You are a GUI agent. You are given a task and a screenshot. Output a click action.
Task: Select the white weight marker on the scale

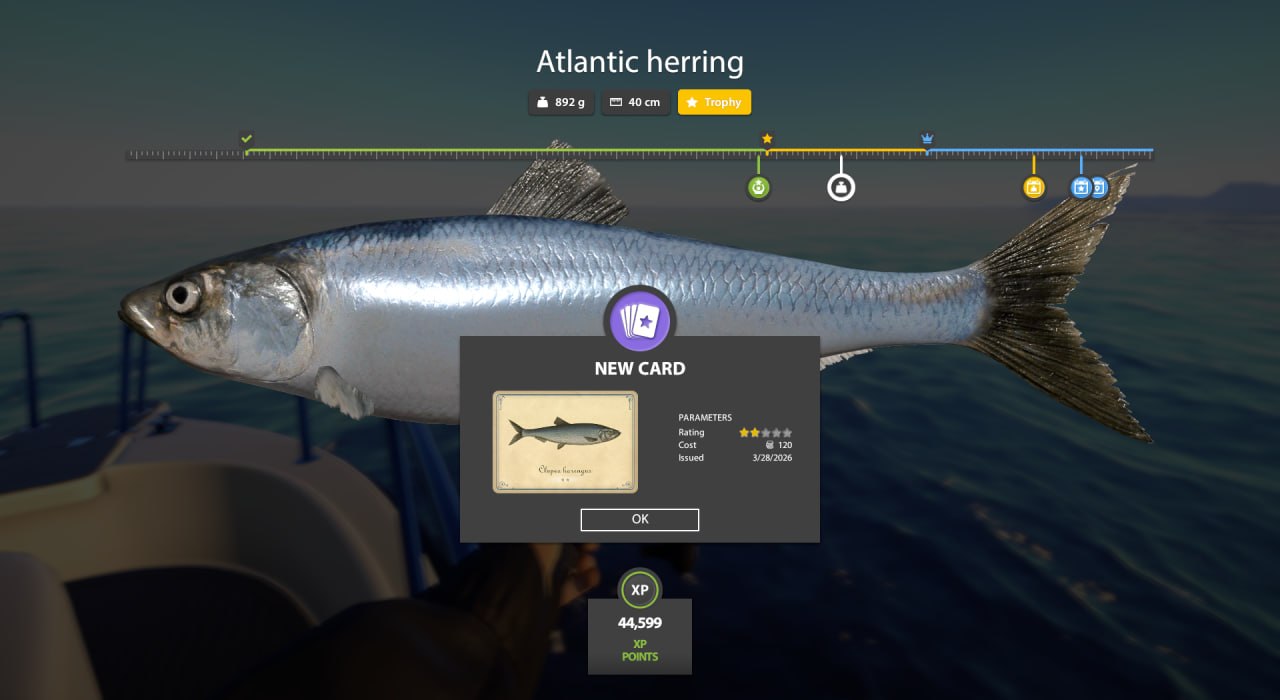[x=841, y=187]
